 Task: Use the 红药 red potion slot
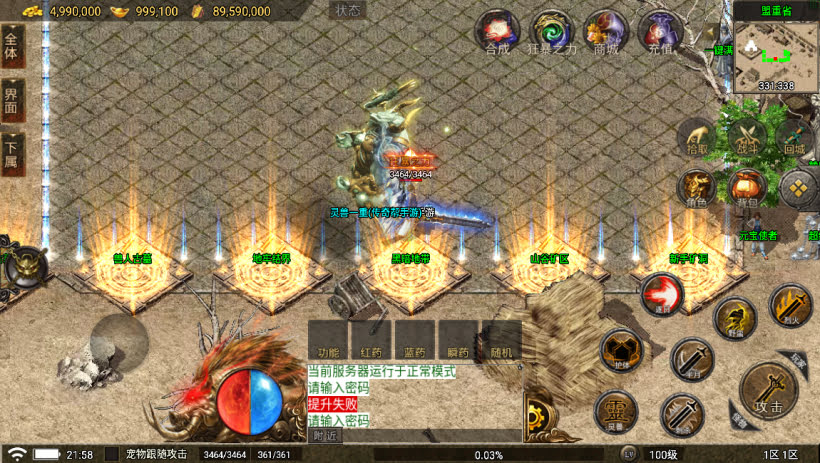pyautogui.click(x=371, y=341)
